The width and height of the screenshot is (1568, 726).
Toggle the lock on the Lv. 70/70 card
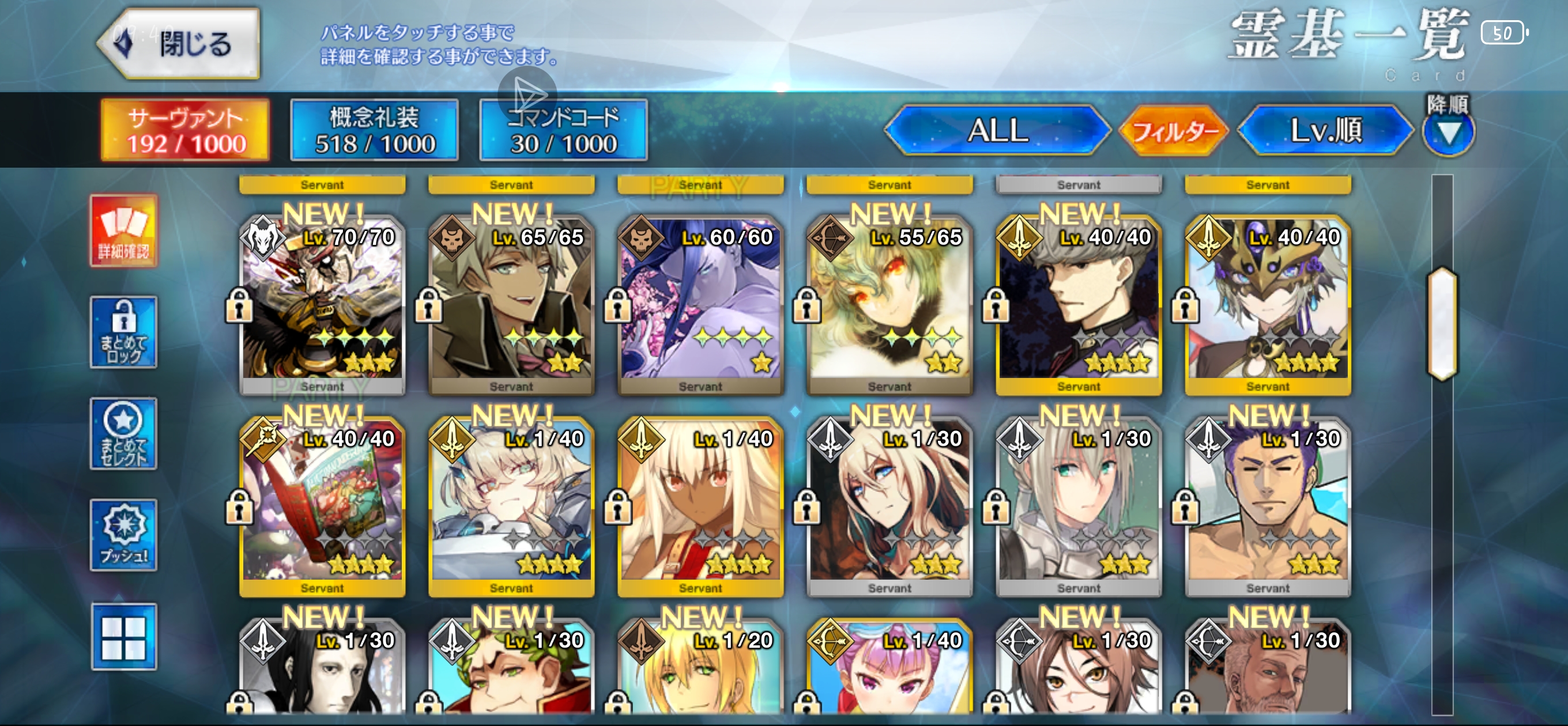pyautogui.click(x=239, y=305)
